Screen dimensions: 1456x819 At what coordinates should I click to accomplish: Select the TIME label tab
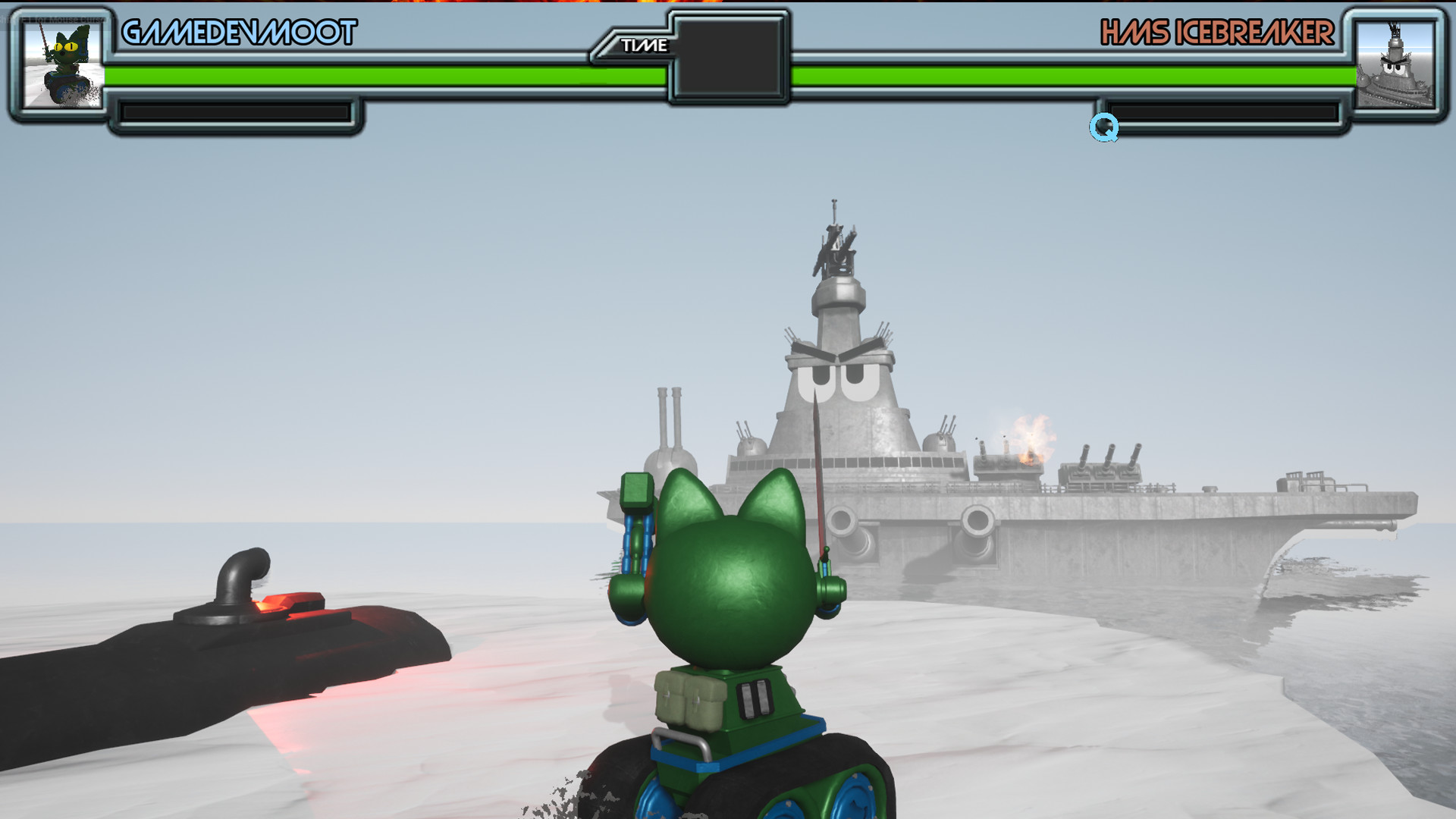(643, 45)
